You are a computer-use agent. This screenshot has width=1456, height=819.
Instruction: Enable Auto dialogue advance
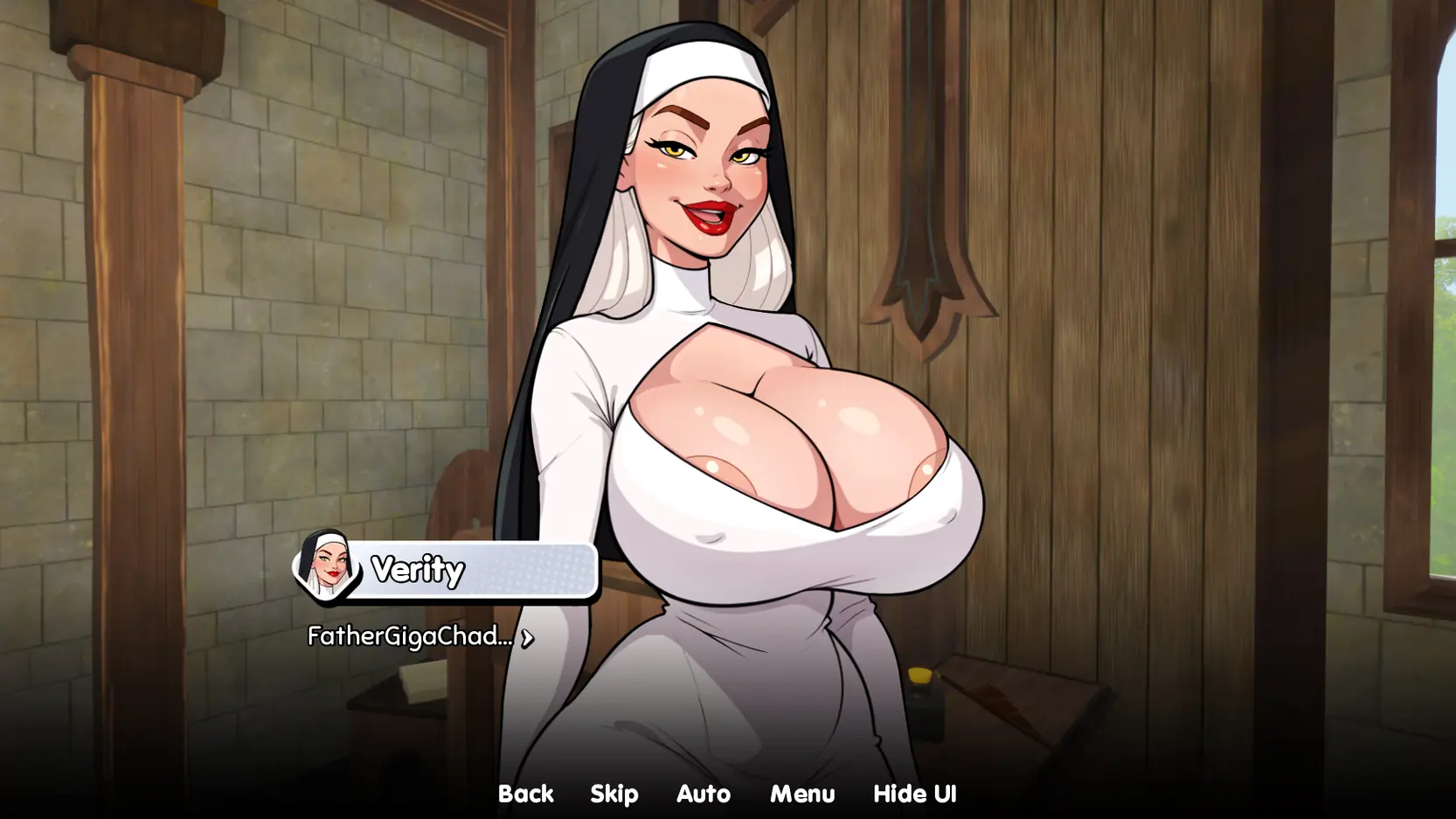tap(703, 794)
